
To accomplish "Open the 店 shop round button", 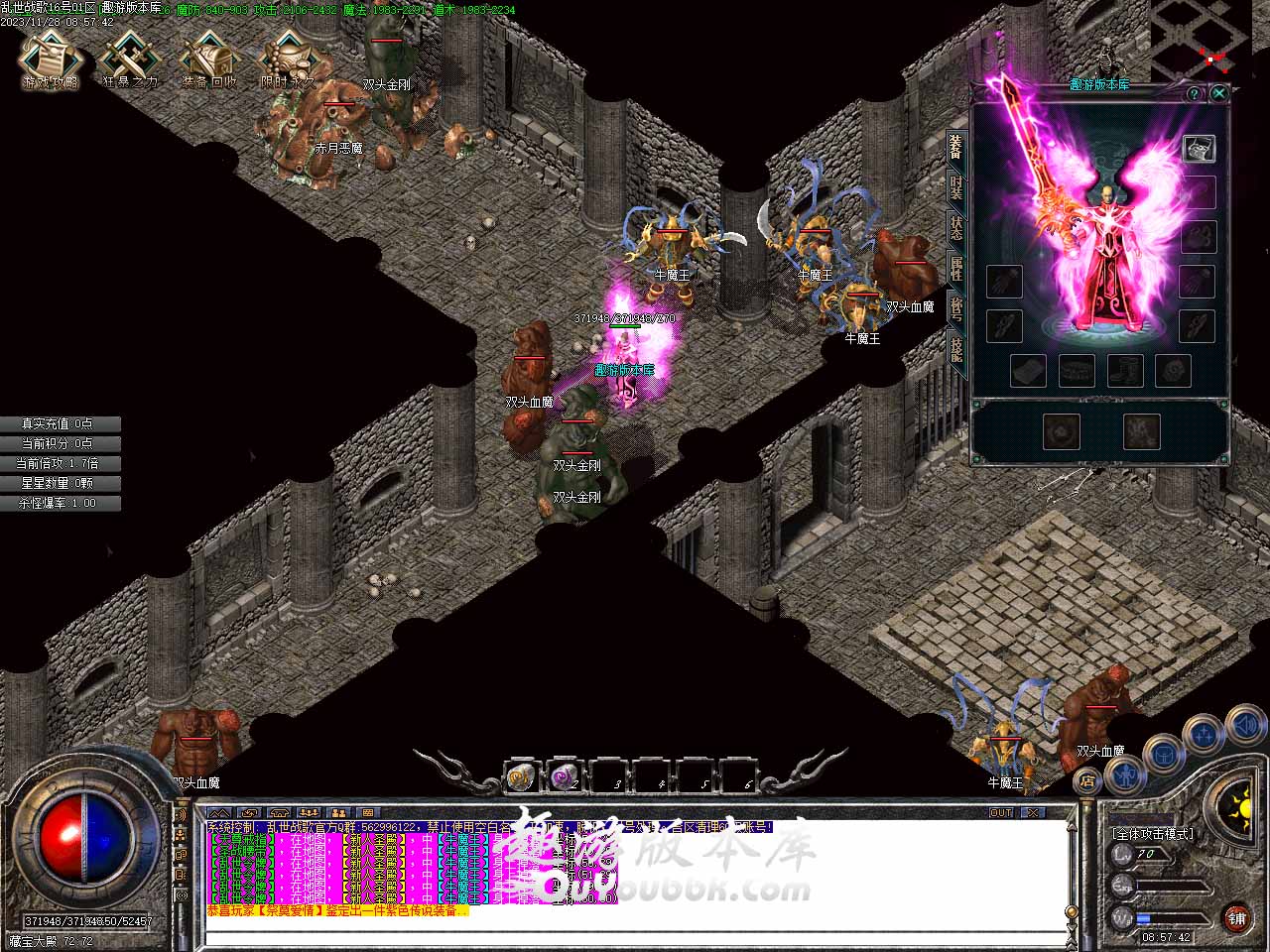I will tap(1088, 780).
